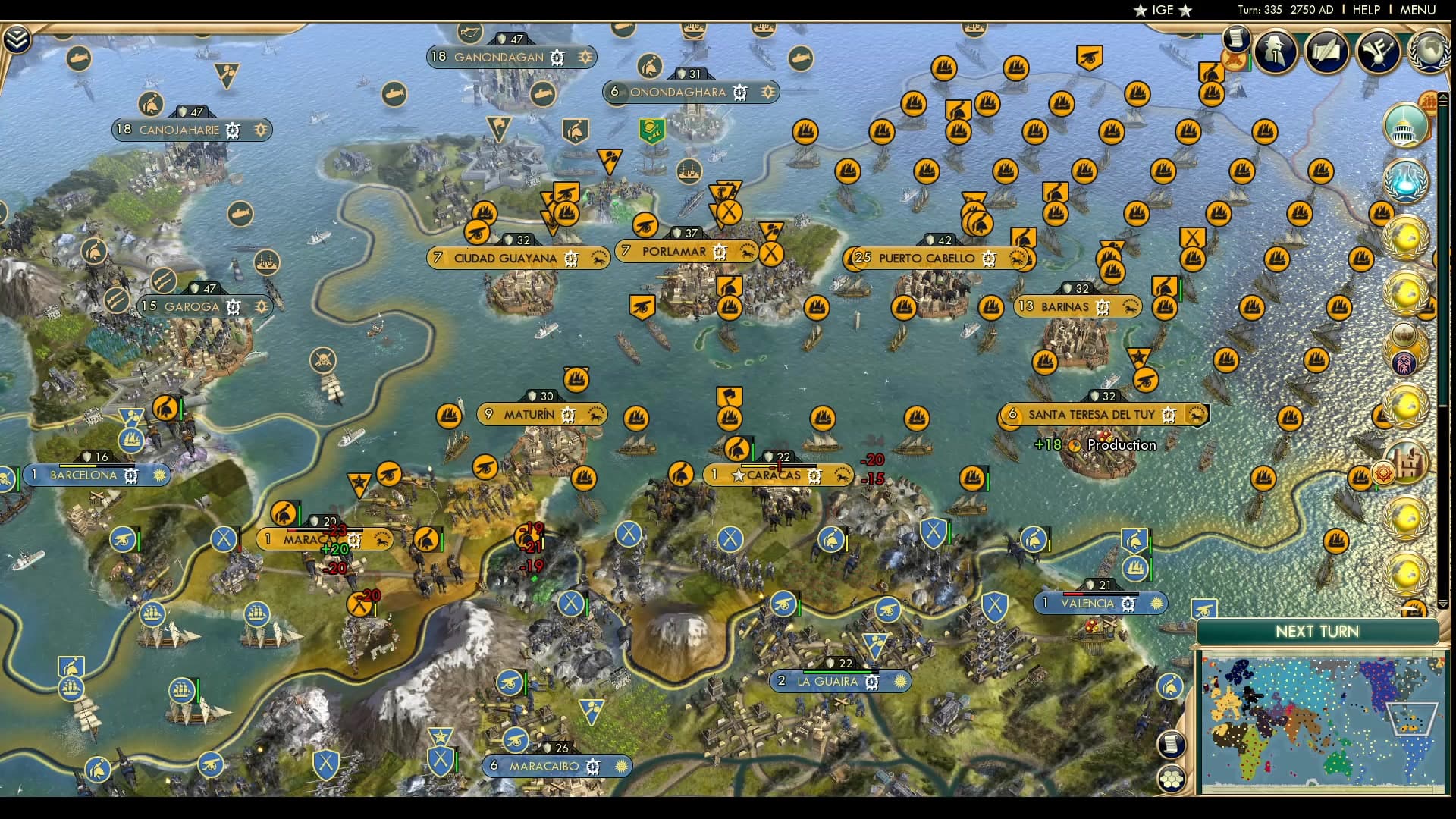Open the Social Policies scroll-and-quill icon
The width and height of the screenshot is (1456, 819).
coord(1326,52)
